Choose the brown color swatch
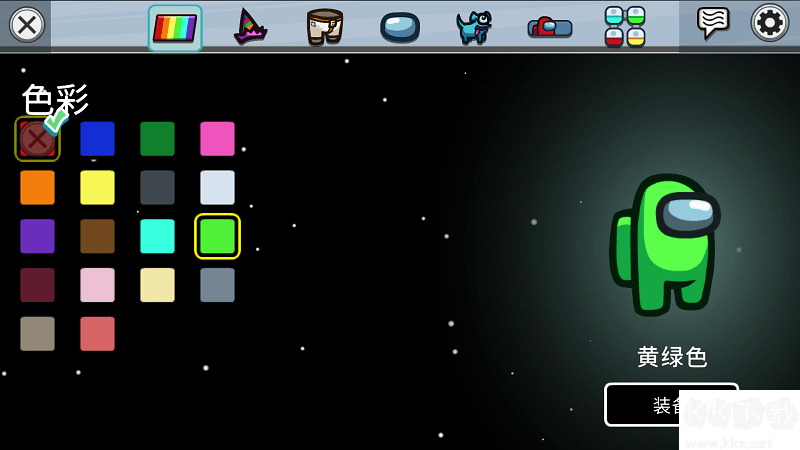This screenshot has width=800, height=450. click(97, 236)
